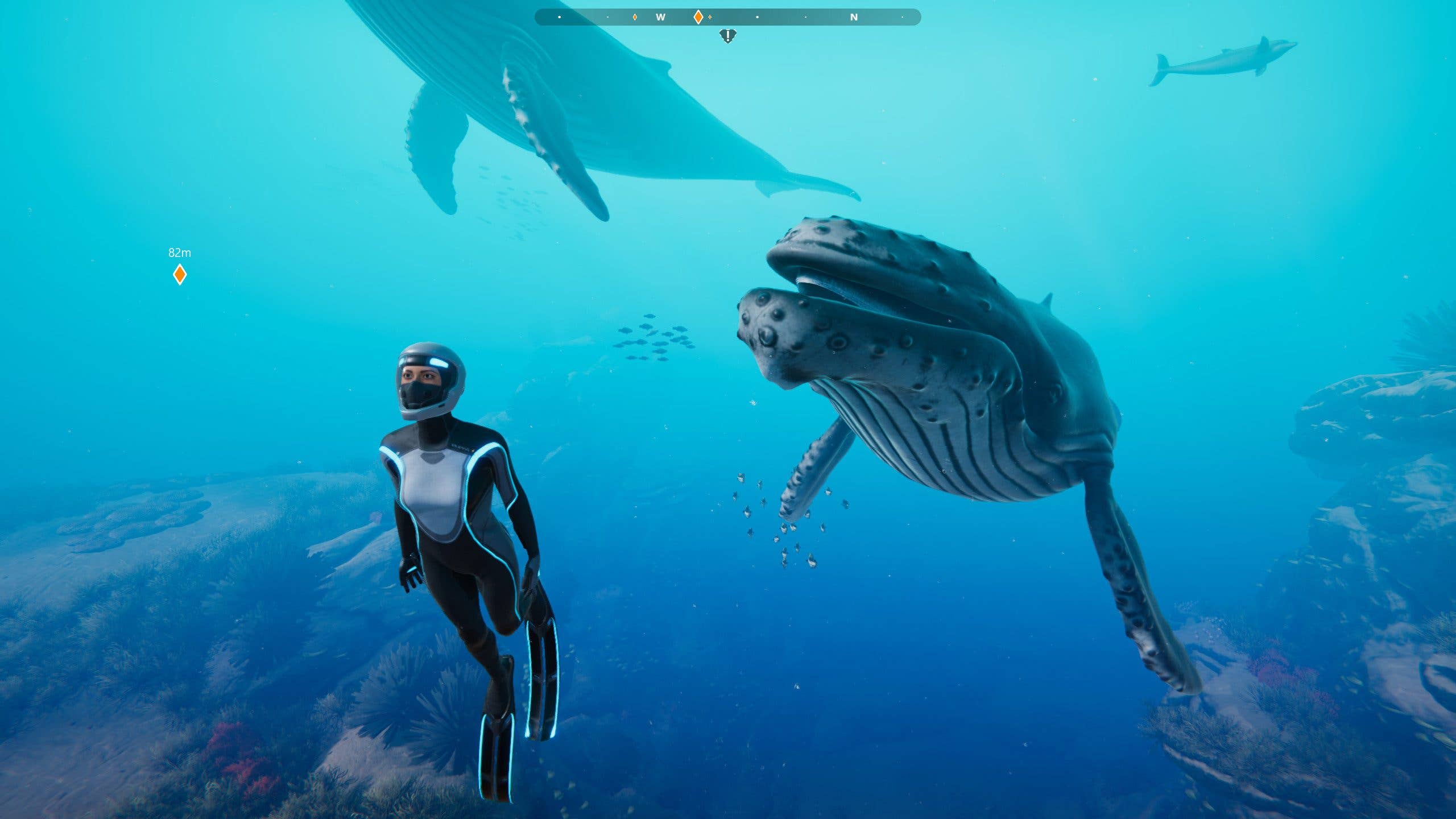Image resolution: width=1456 pixels, height=819 pixels.
Task: Click the small orange diamond beside the large waypoint diamond
Action: [710, 18]
